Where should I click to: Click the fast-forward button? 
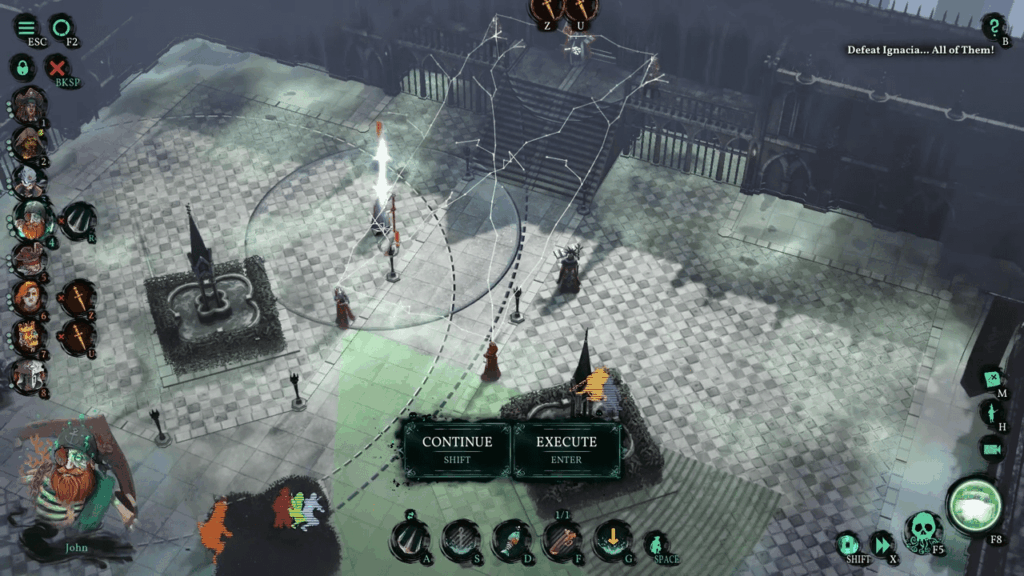tap(883, 544)
